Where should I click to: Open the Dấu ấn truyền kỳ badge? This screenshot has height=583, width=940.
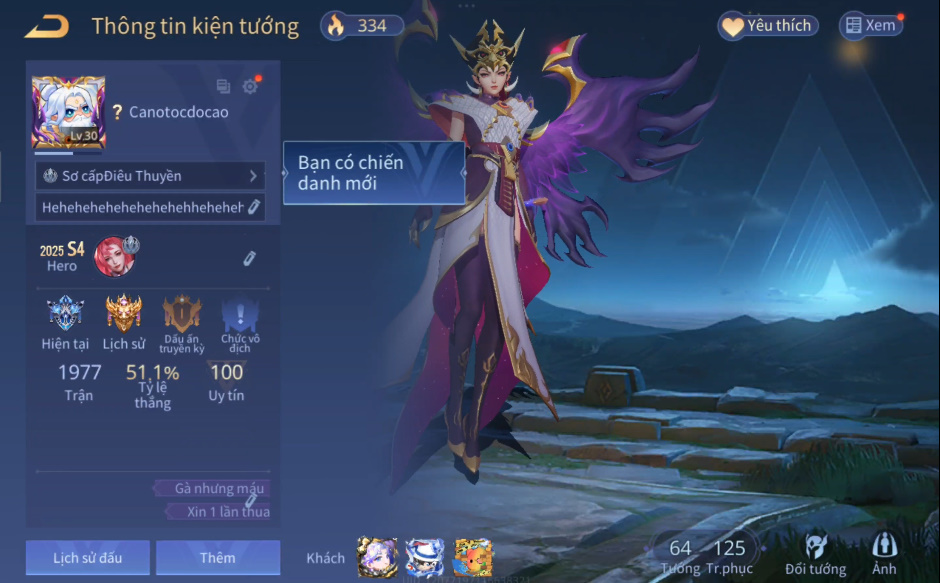tap(182, 315)
